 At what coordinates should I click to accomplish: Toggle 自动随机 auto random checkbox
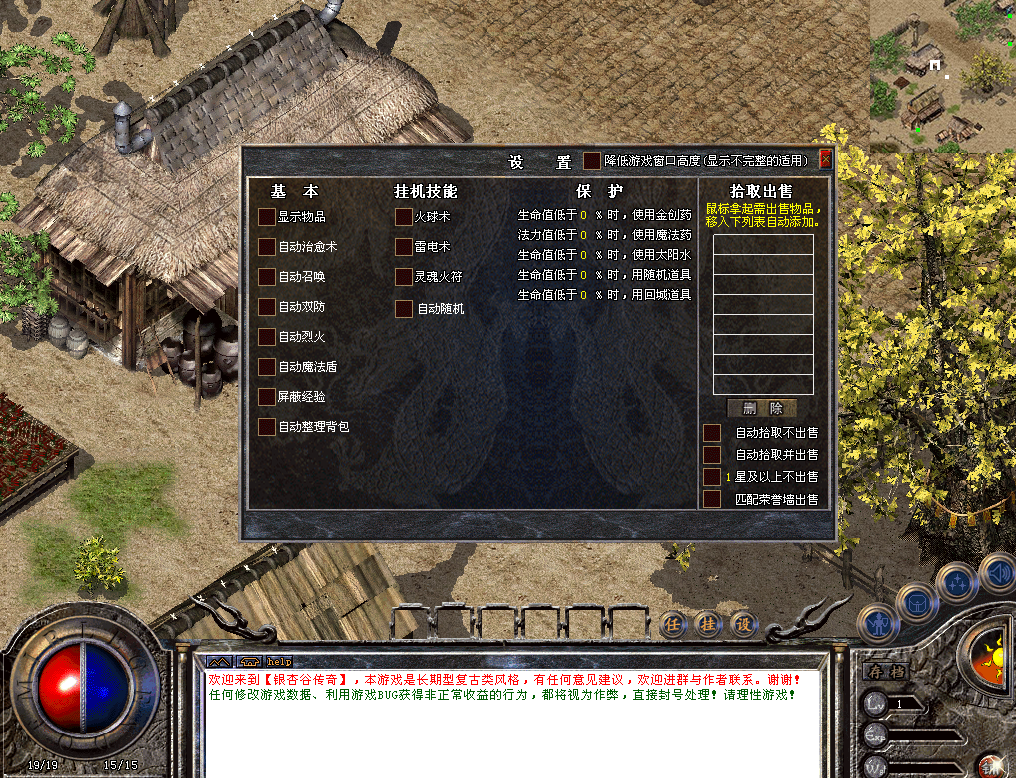pos(403,309)
